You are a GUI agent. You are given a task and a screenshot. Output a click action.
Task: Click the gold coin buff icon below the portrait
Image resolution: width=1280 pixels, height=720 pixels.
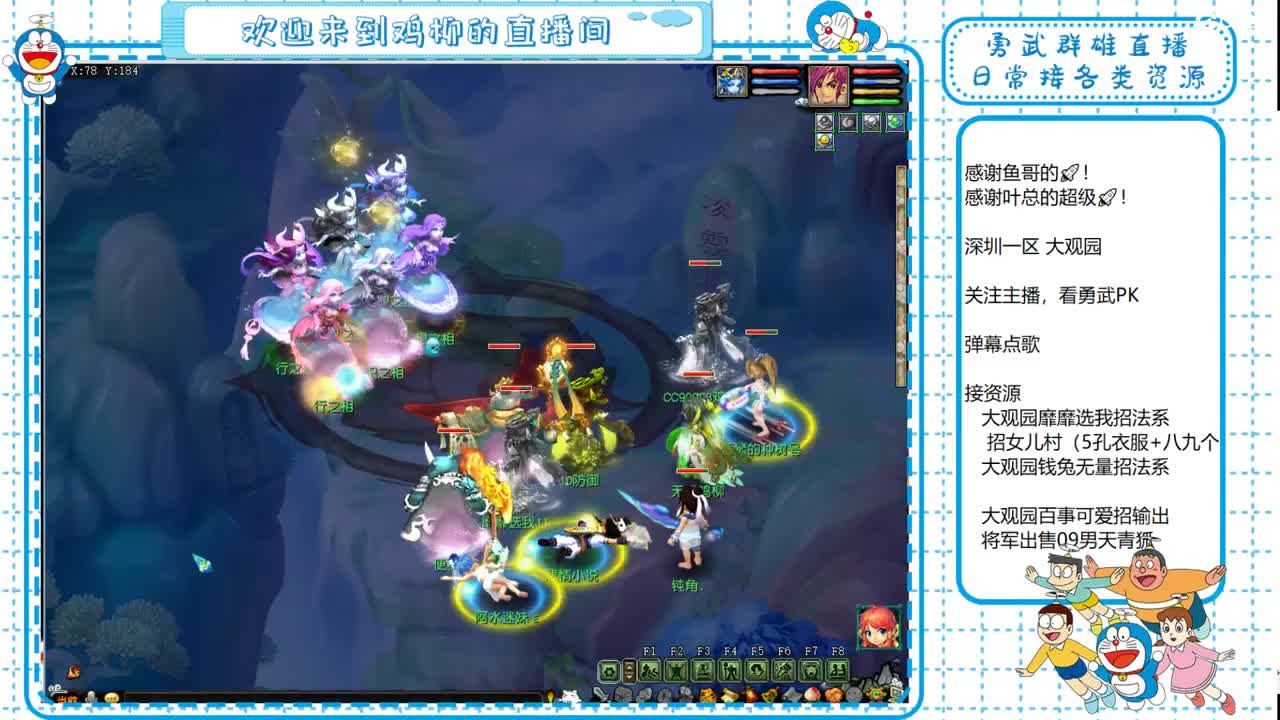(825, 140)
